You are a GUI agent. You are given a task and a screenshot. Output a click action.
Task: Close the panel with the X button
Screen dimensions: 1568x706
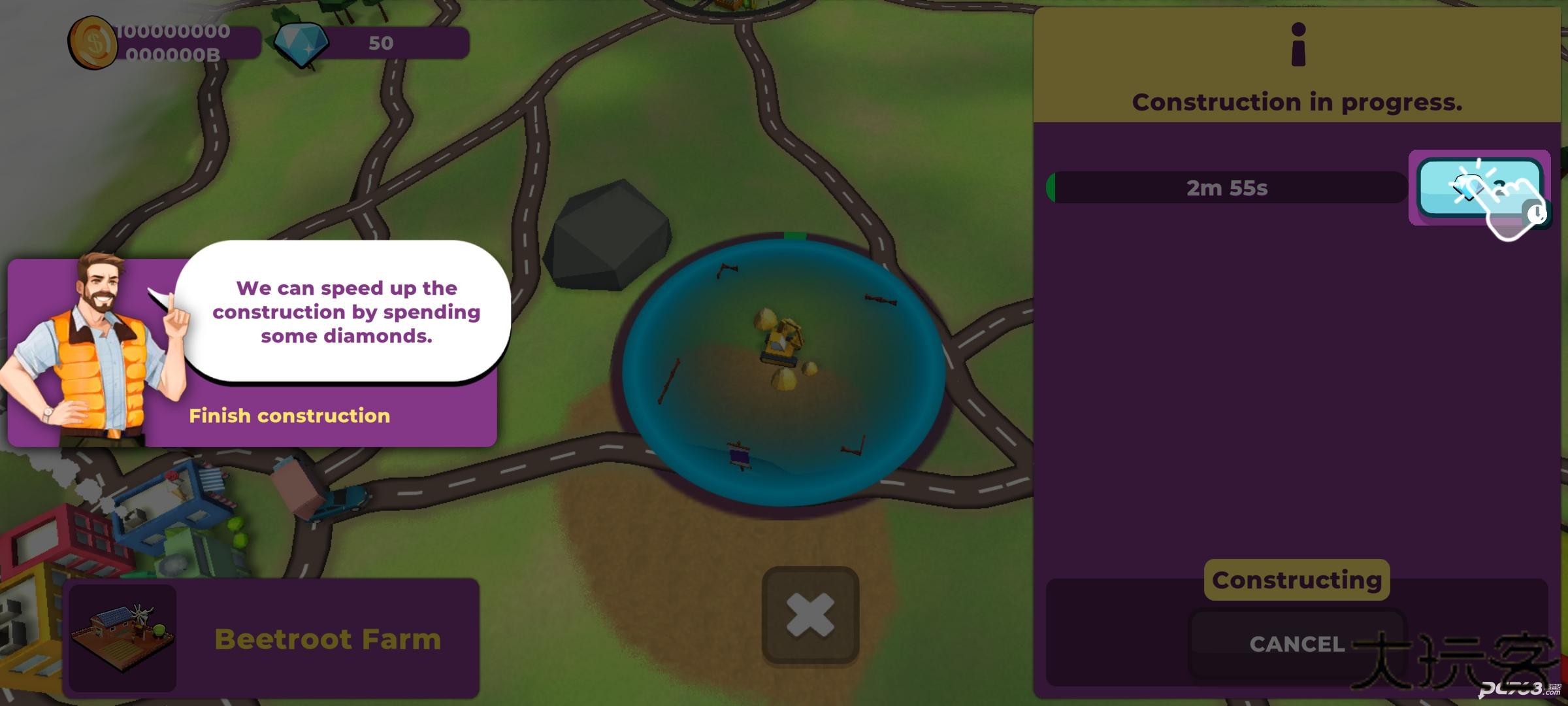pos(810,615)
